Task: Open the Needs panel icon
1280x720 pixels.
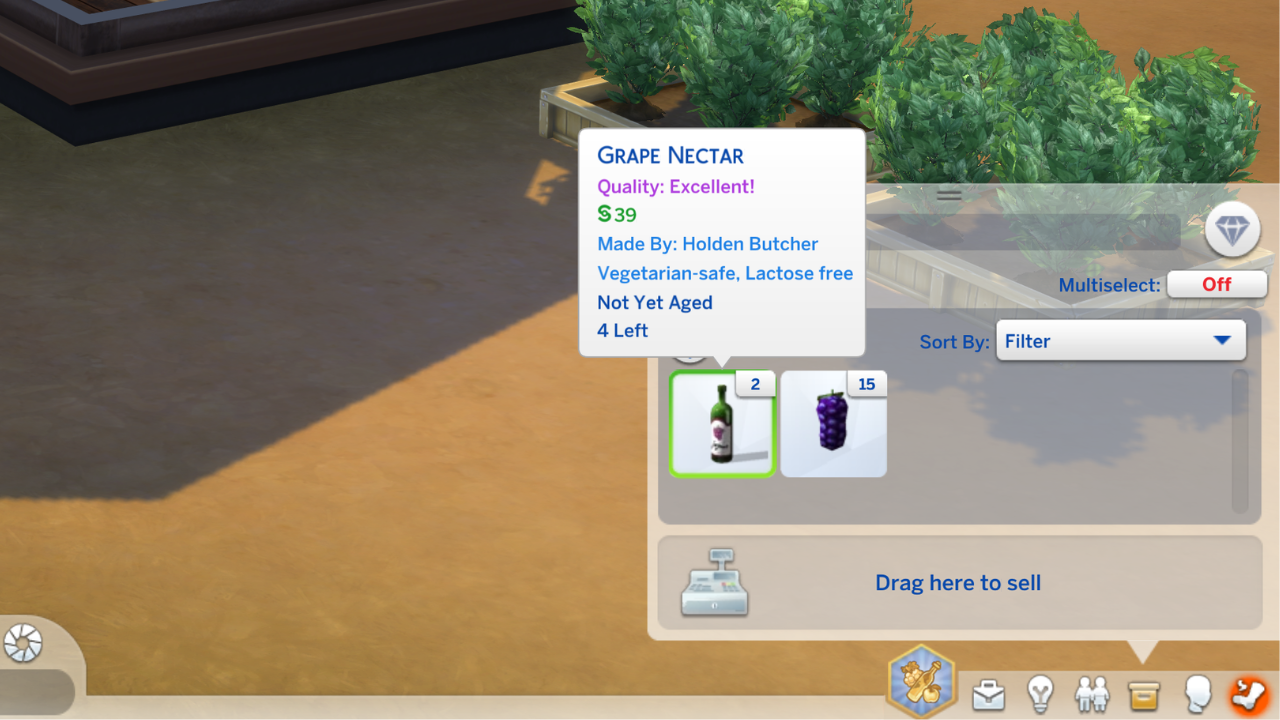Action: point(1251,694)
